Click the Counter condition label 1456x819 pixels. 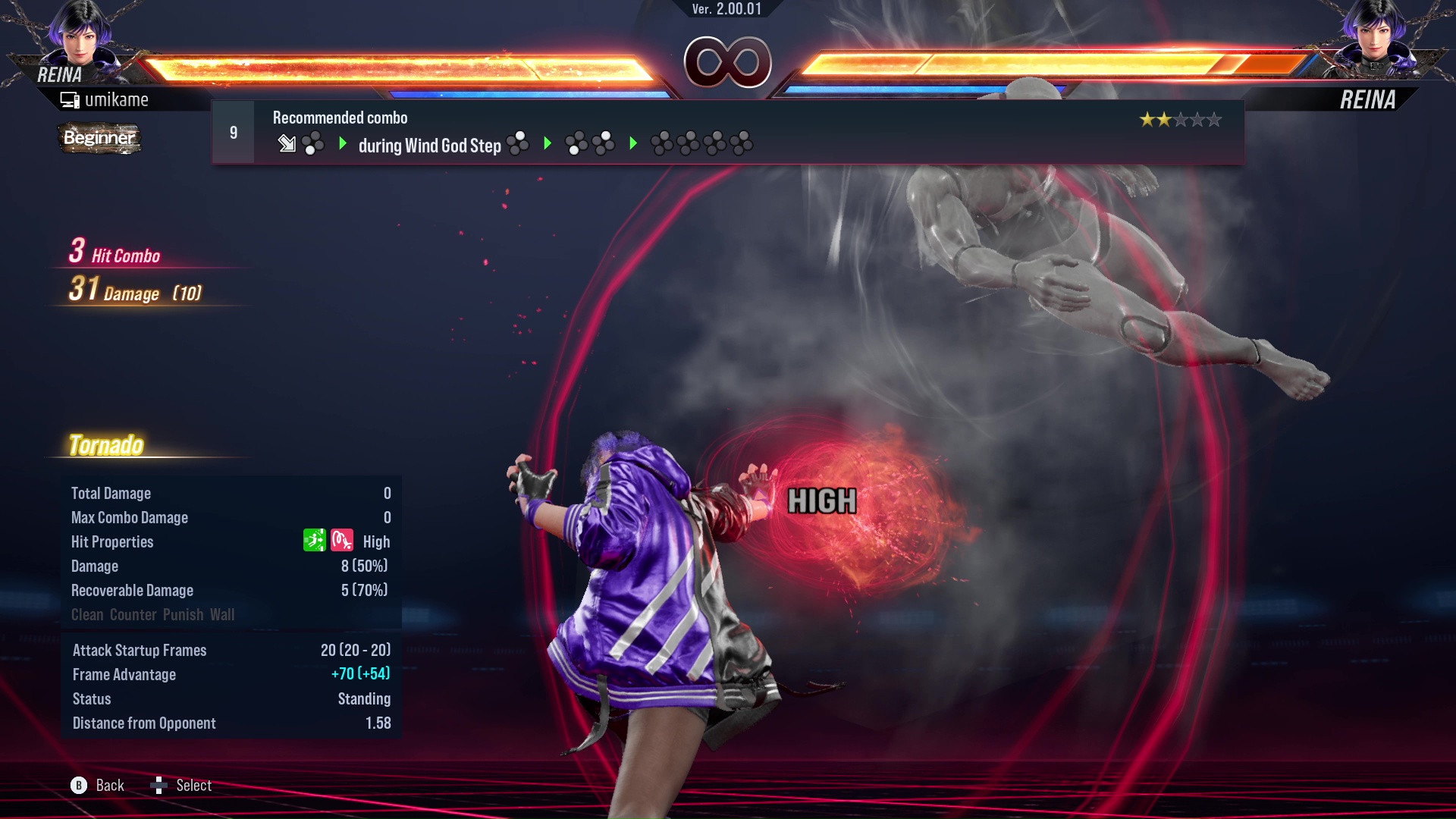pyautogui.click(x=133, y=615)
